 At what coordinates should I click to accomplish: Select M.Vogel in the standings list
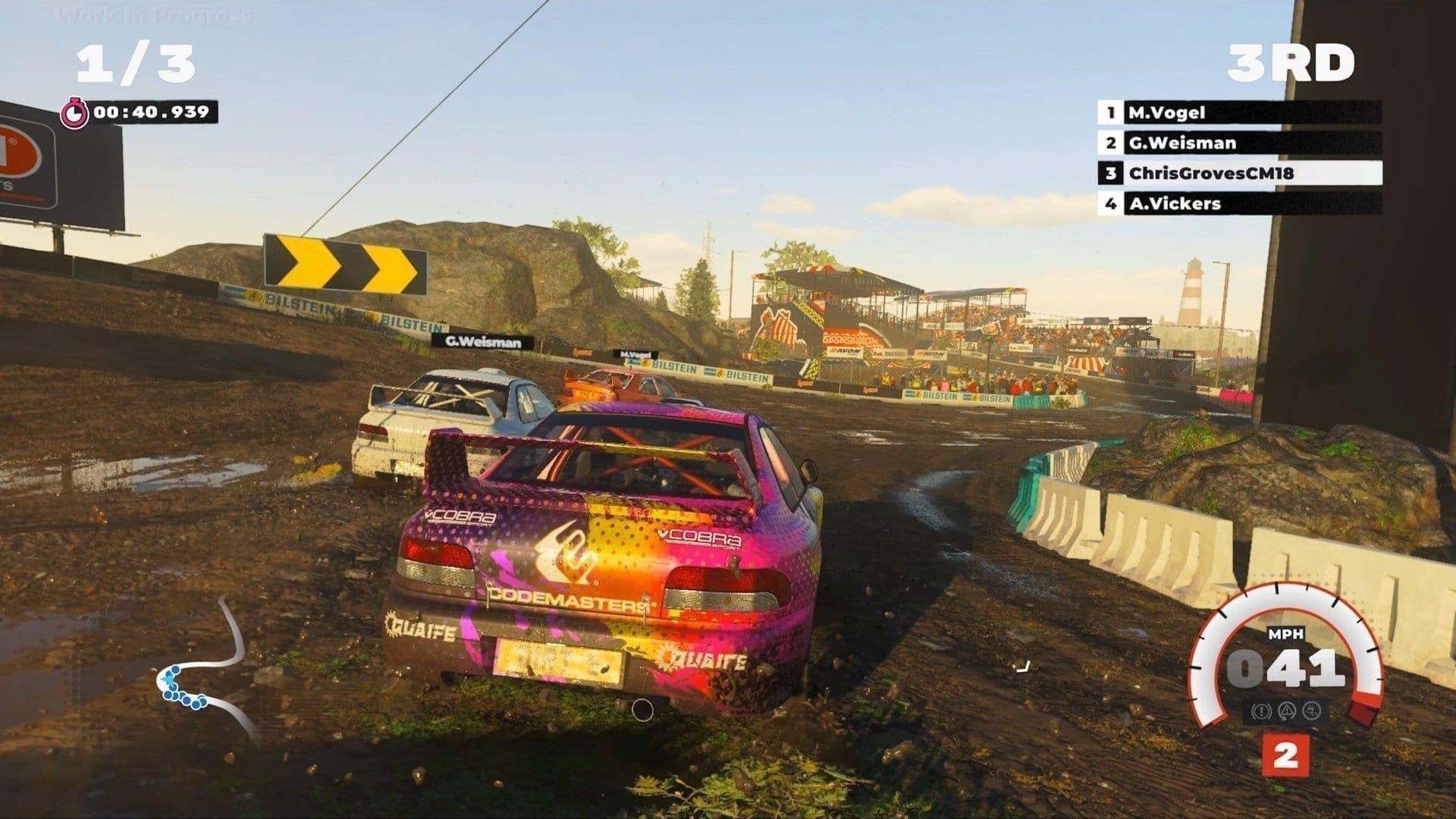coord(1239,112)
